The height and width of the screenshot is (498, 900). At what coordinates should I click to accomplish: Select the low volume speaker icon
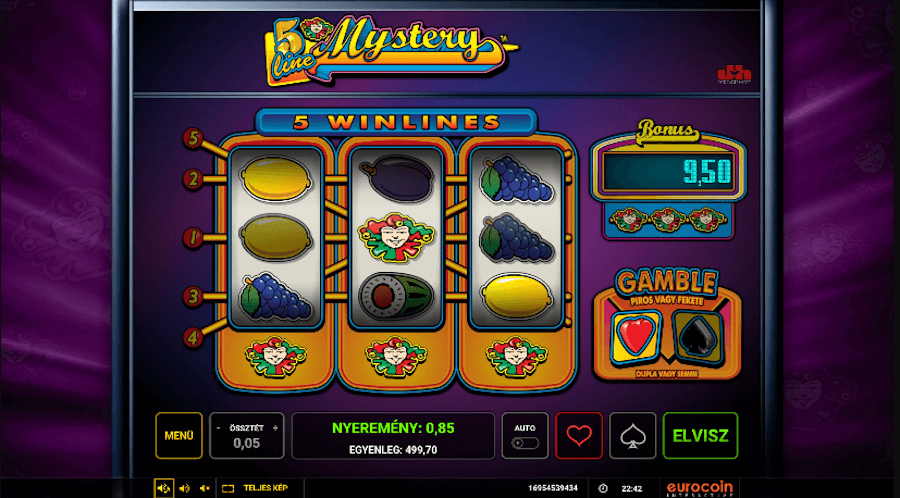[x=184, y=488]
